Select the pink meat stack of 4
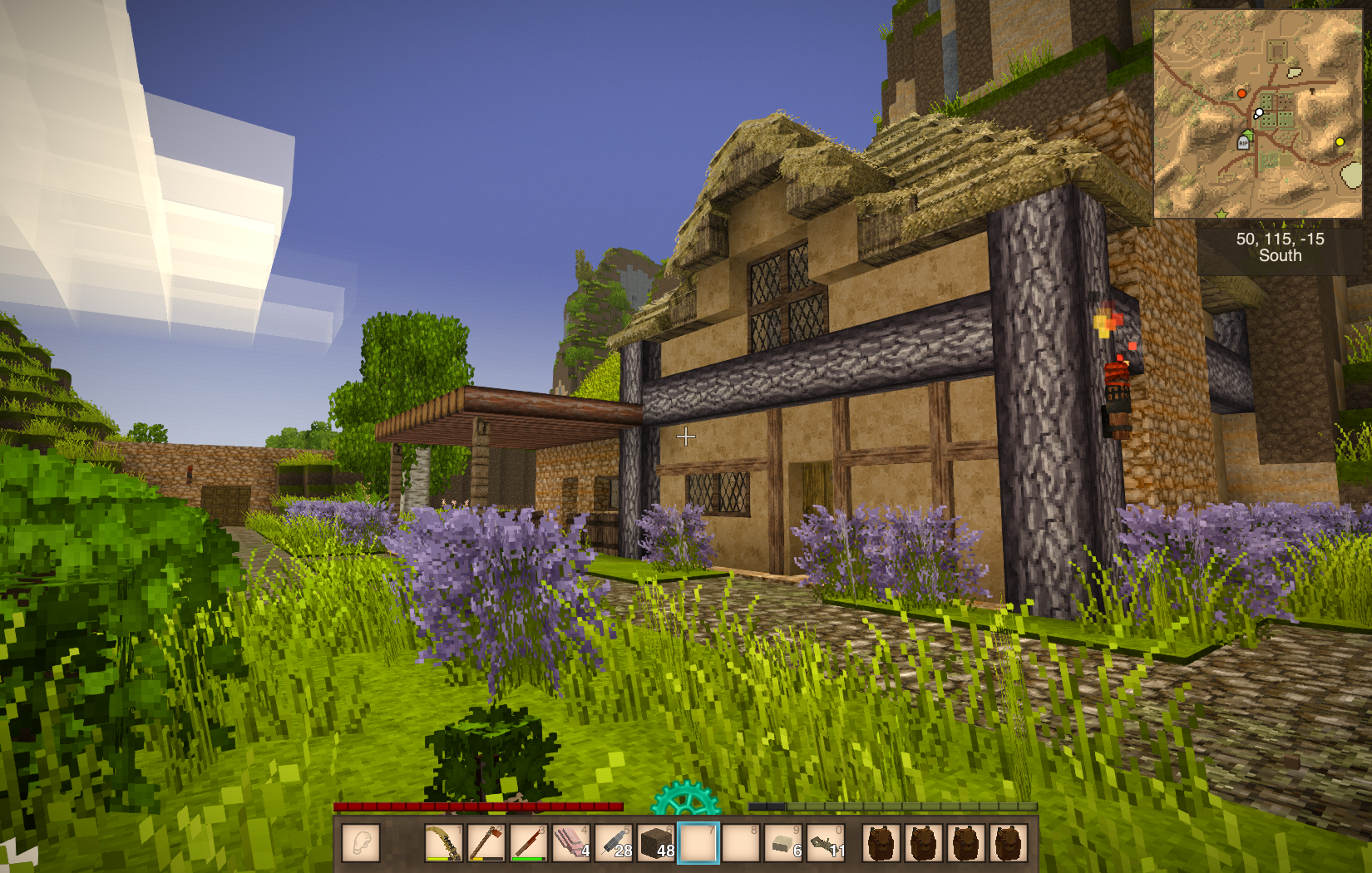The image size is (1372, 873). [x=570, y=842]
